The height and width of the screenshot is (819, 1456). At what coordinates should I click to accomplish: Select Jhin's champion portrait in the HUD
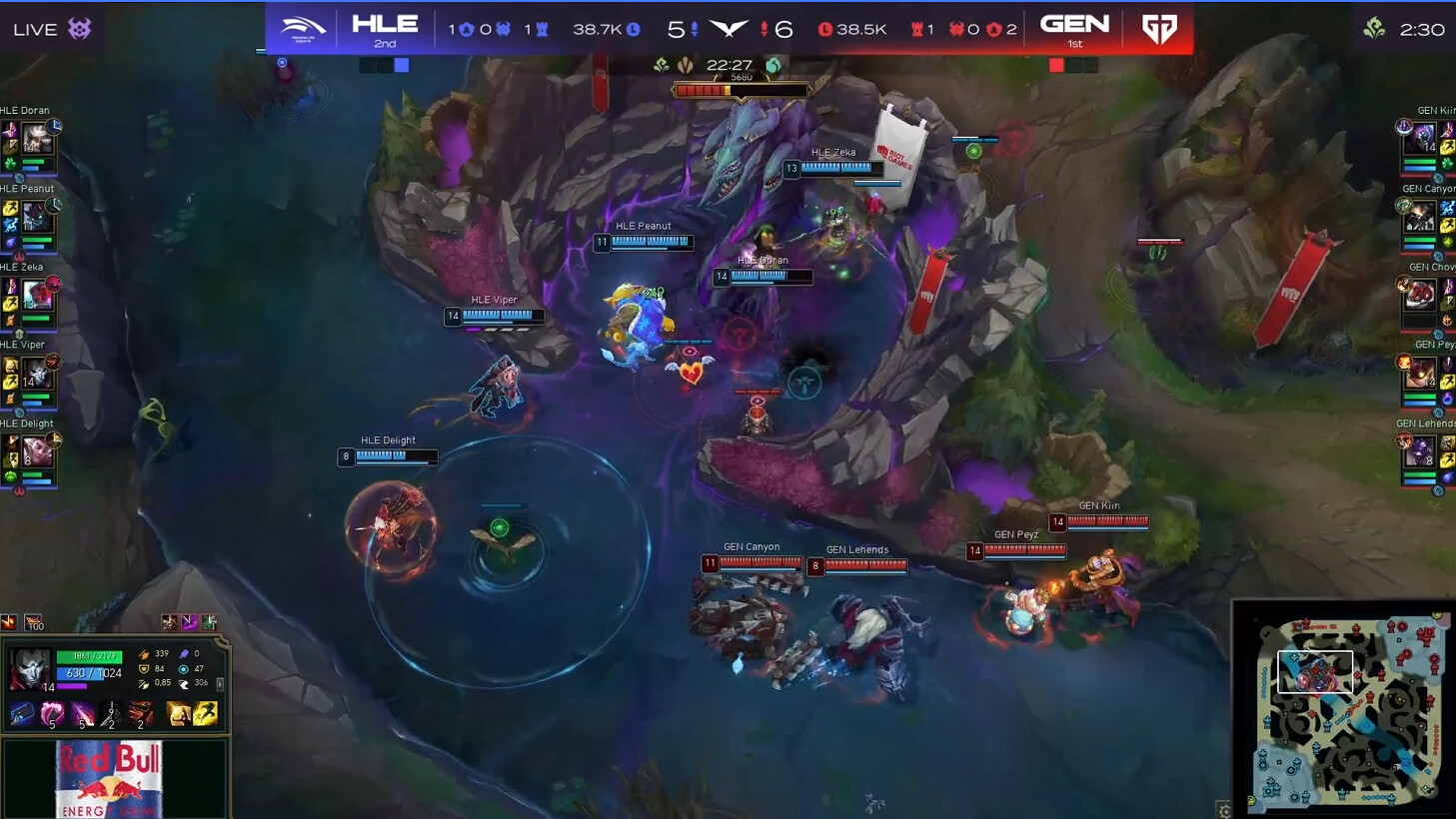30,667
